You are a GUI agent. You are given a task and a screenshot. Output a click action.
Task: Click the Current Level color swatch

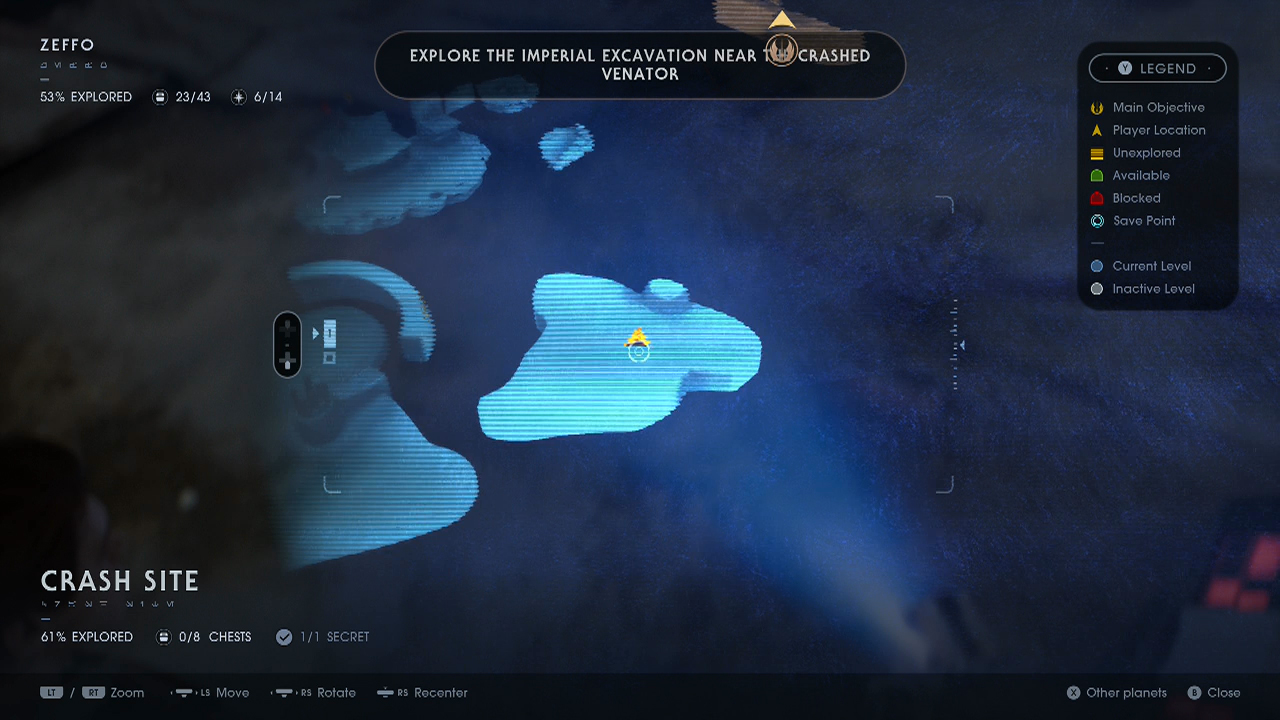click(x=1096, y=266)
